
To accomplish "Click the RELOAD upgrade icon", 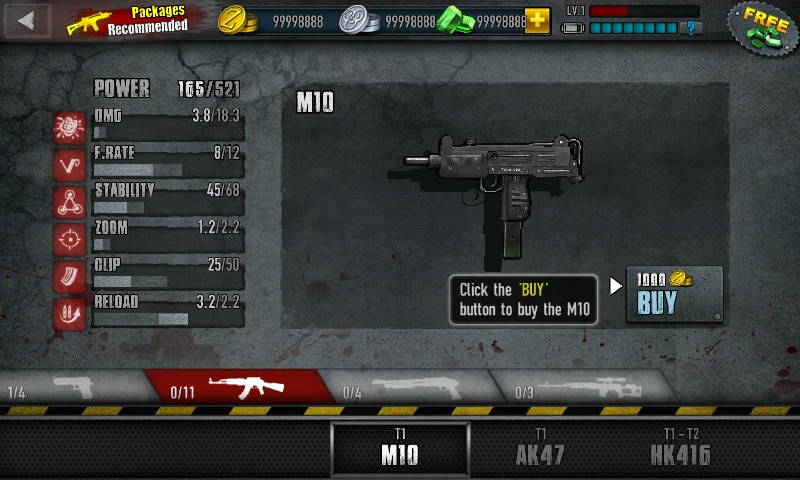I will click(x=70, y=313).
